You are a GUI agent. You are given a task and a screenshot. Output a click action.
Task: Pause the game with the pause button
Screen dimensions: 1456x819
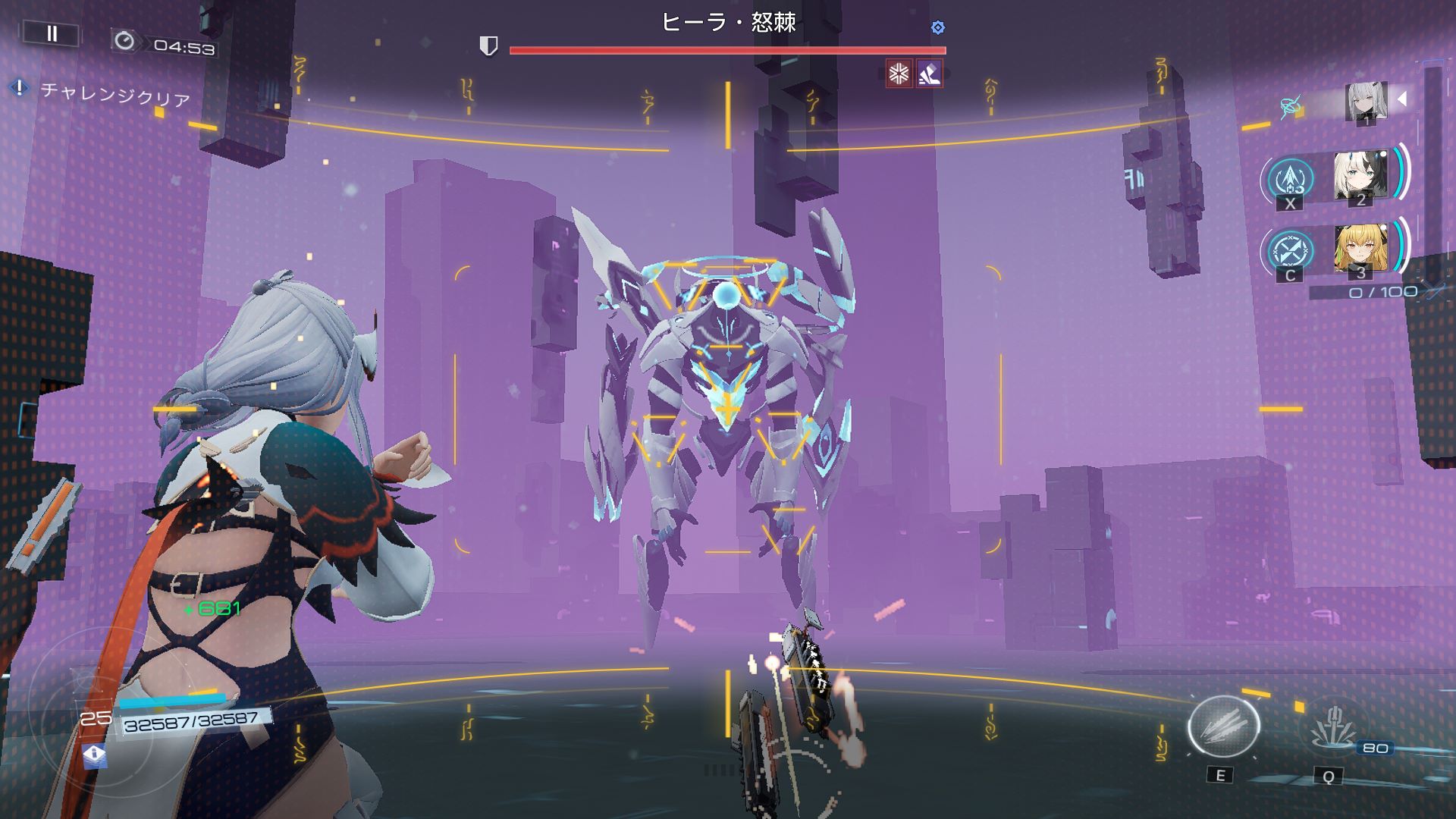pyautogui.click(x=52, y=33)
